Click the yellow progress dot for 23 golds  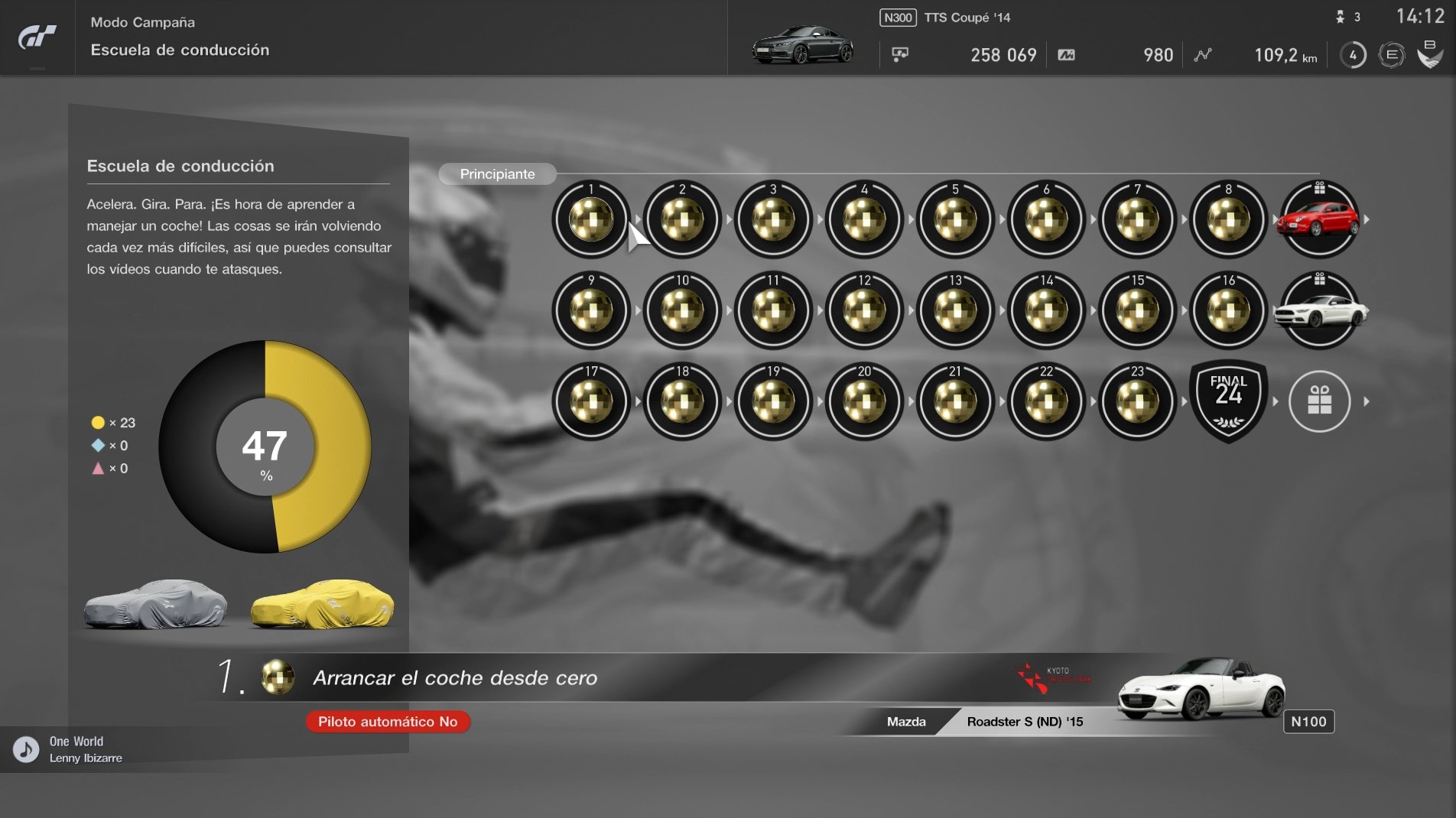click(96, 421)
